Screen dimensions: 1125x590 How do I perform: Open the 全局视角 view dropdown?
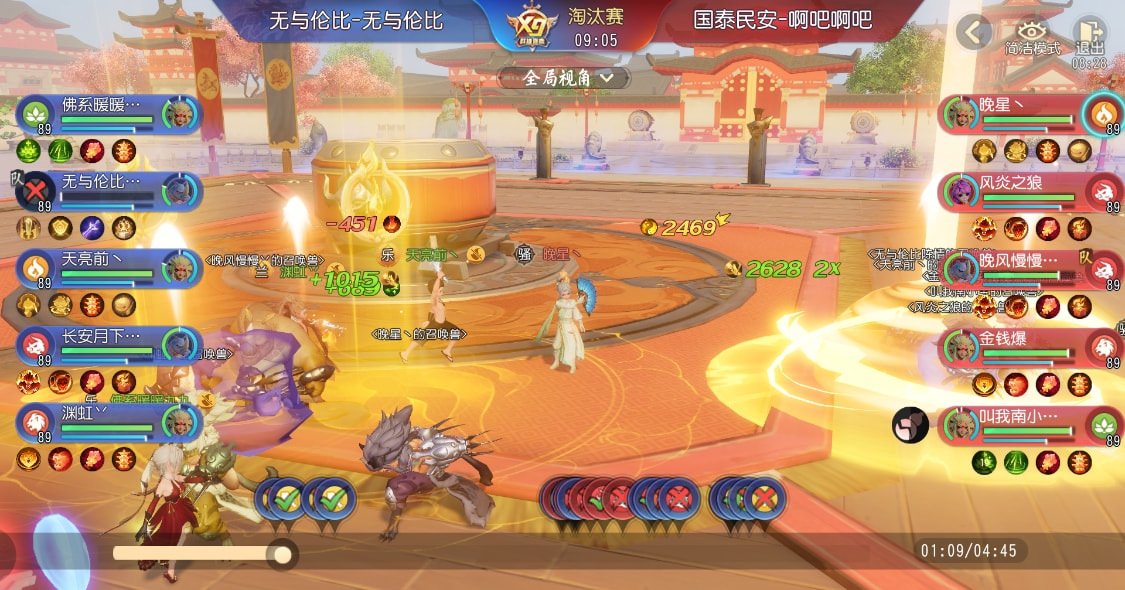coord(564,77)
